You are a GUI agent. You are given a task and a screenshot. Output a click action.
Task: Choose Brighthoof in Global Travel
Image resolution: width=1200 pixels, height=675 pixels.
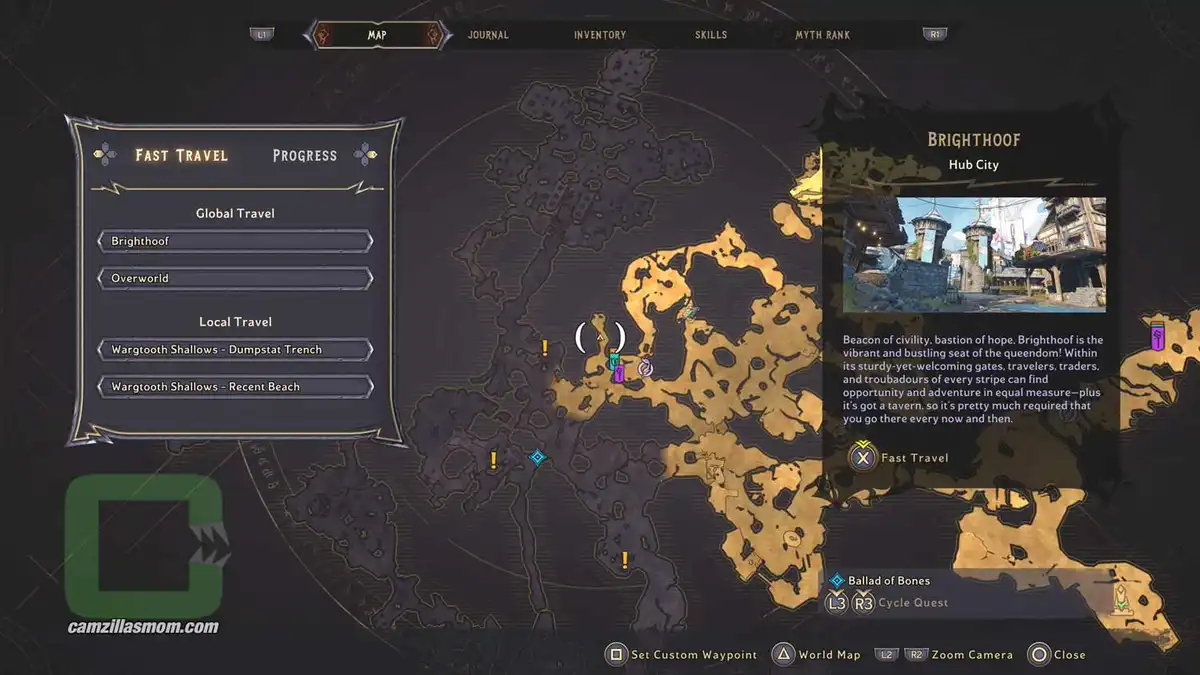[x=235, y=242]
